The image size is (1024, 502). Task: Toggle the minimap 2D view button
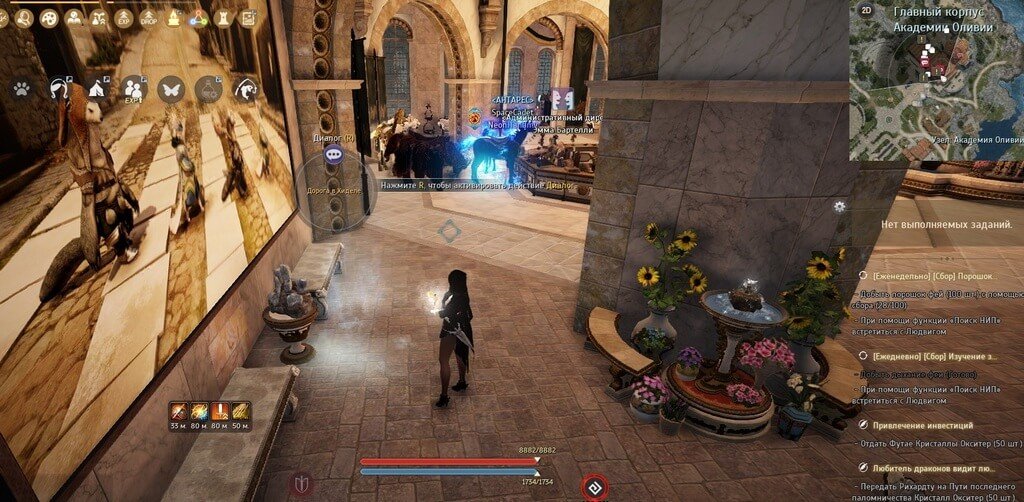(x=865, y=9)
